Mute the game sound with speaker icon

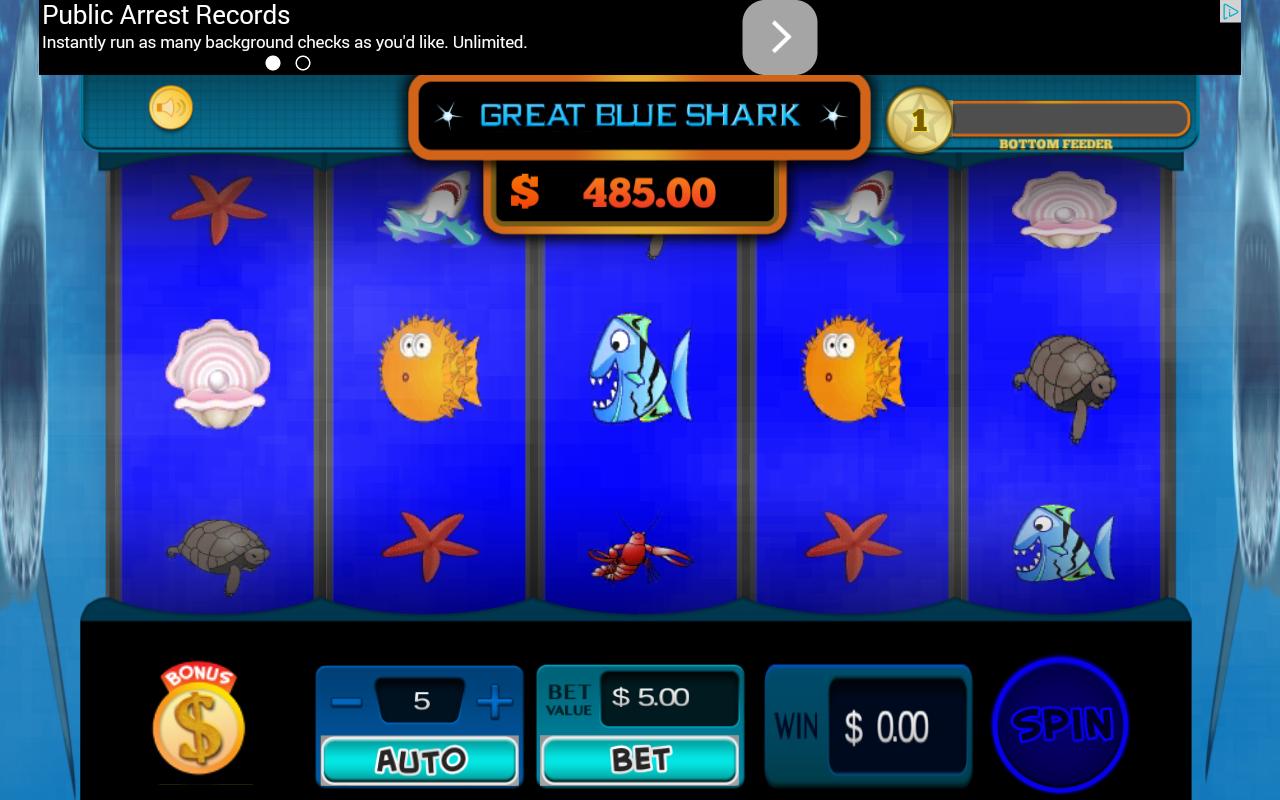[170, 107]
